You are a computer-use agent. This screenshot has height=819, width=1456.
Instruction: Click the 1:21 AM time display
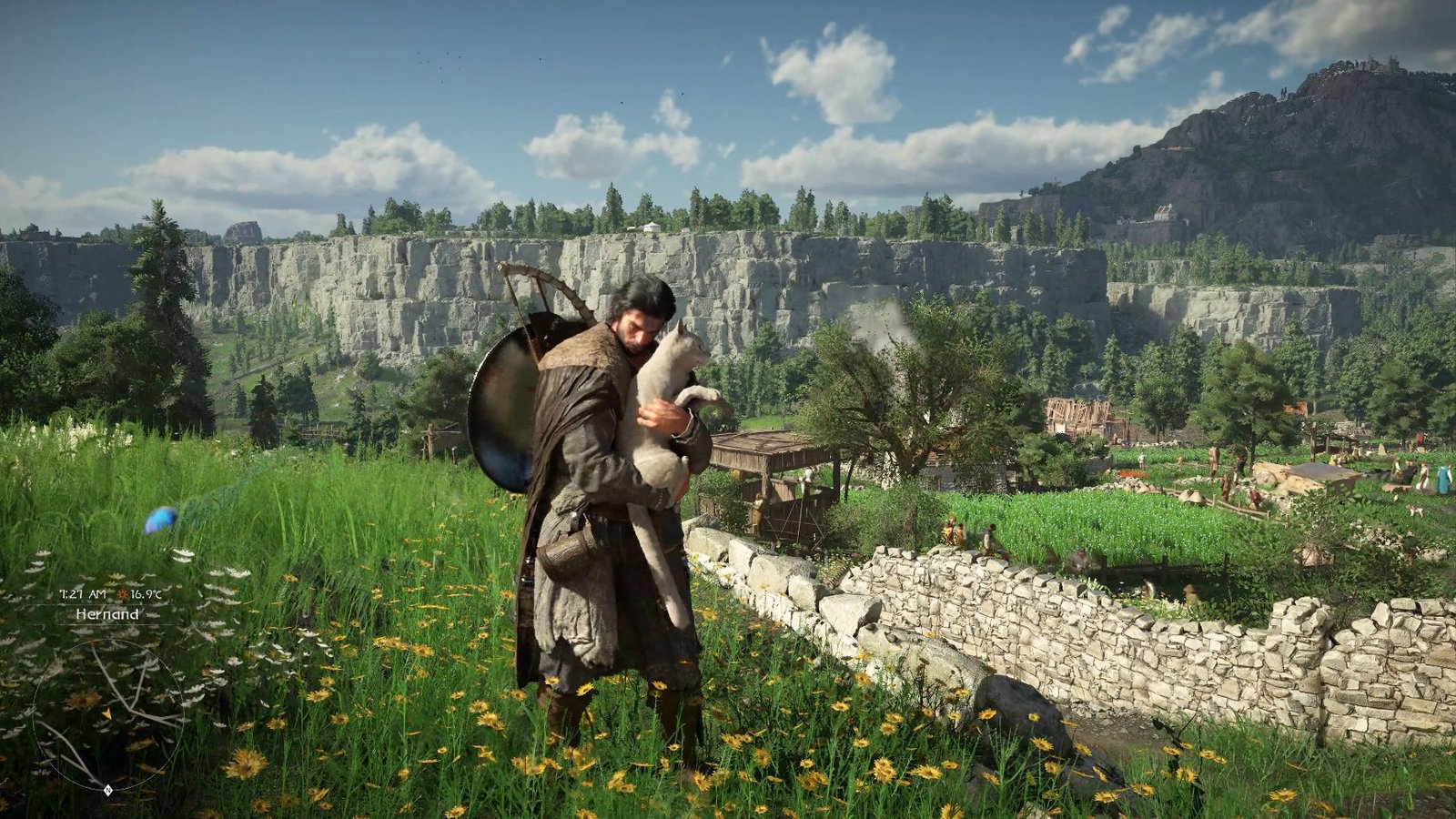[83, 592]
